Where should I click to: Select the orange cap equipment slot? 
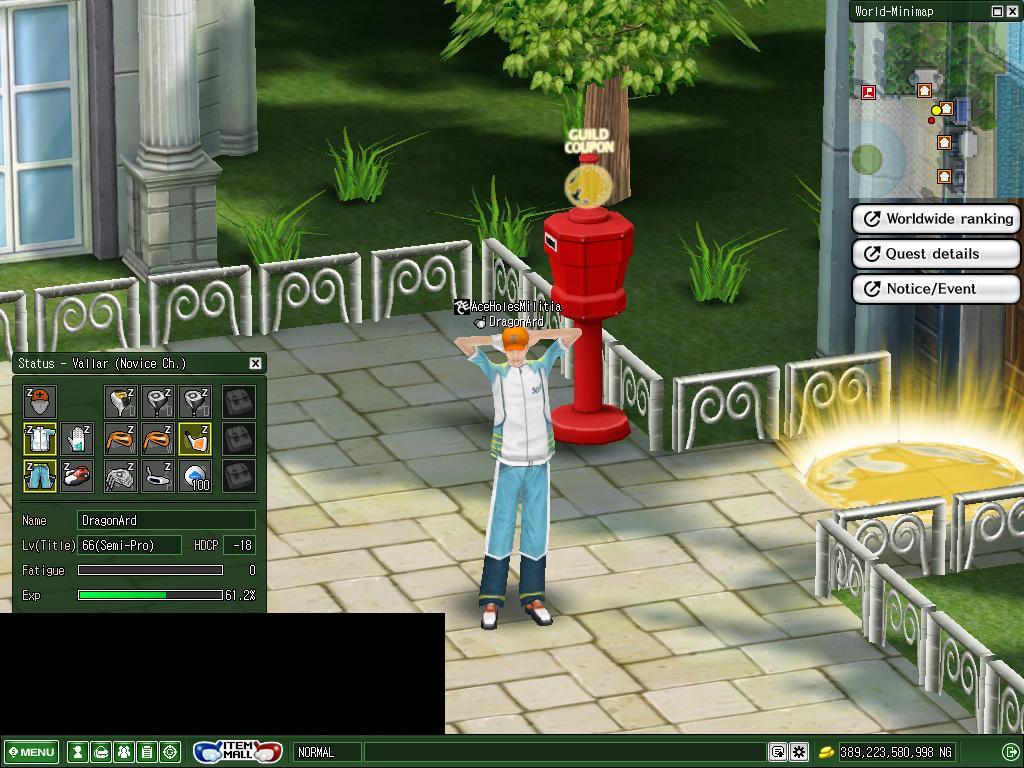pyautogui.click(x=40, y=402)
